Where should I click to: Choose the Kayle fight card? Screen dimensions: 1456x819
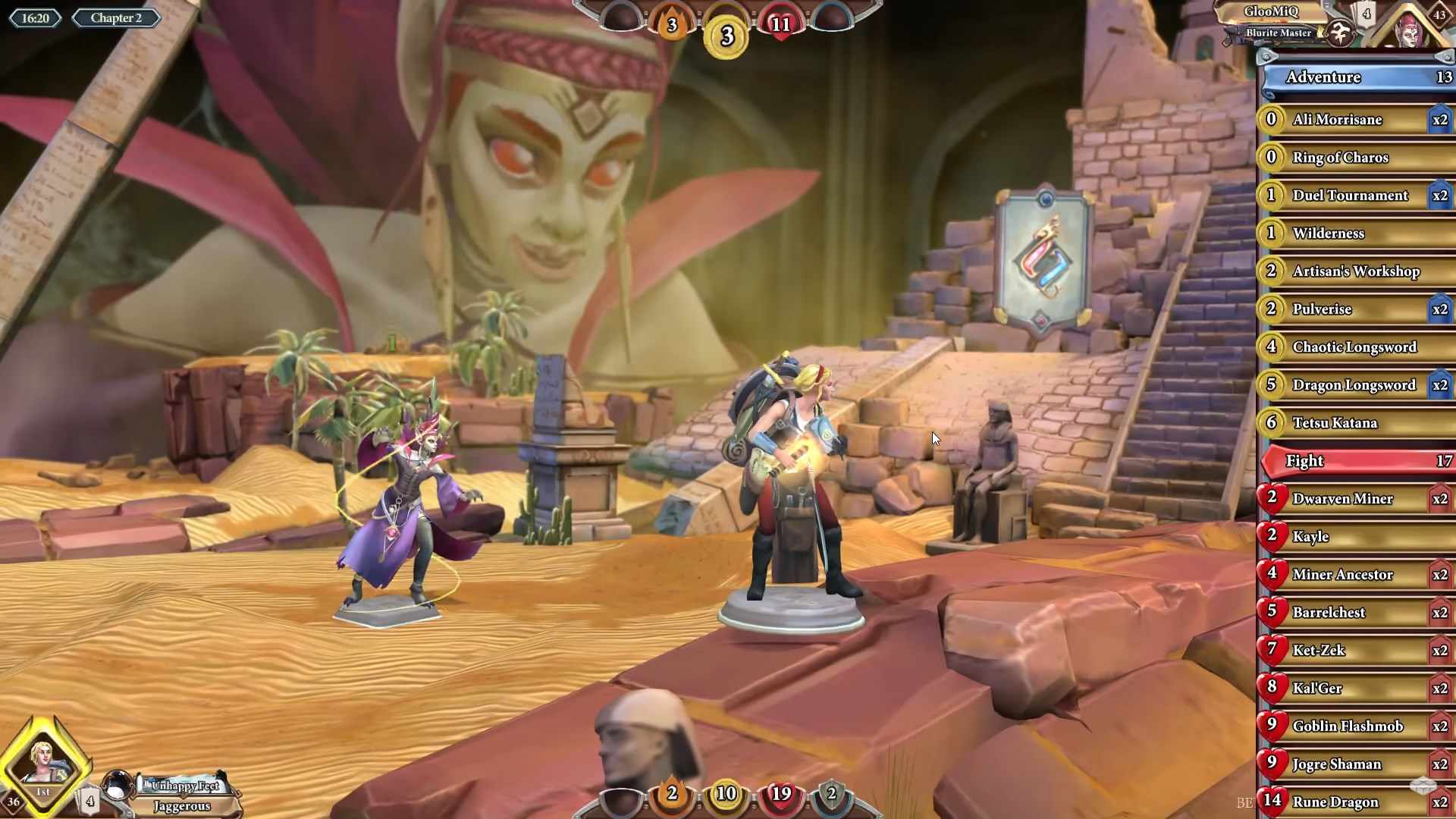[x=1354, y=537]
